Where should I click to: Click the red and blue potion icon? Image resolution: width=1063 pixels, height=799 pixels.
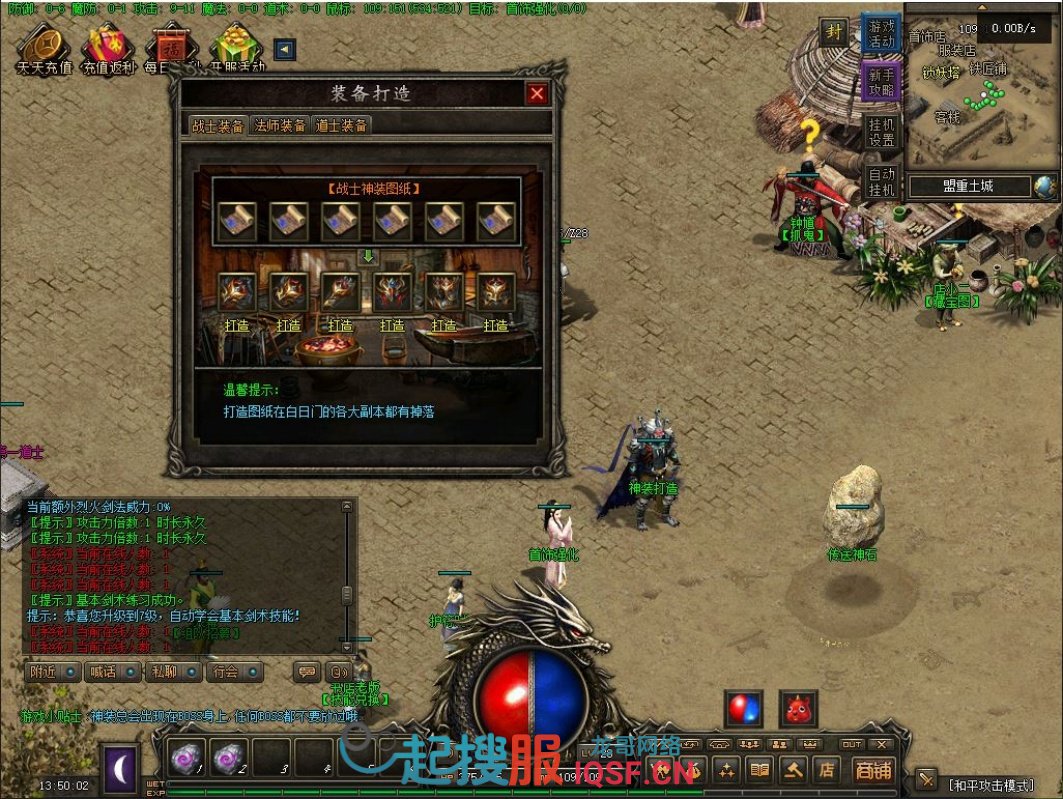coord(744,708)
